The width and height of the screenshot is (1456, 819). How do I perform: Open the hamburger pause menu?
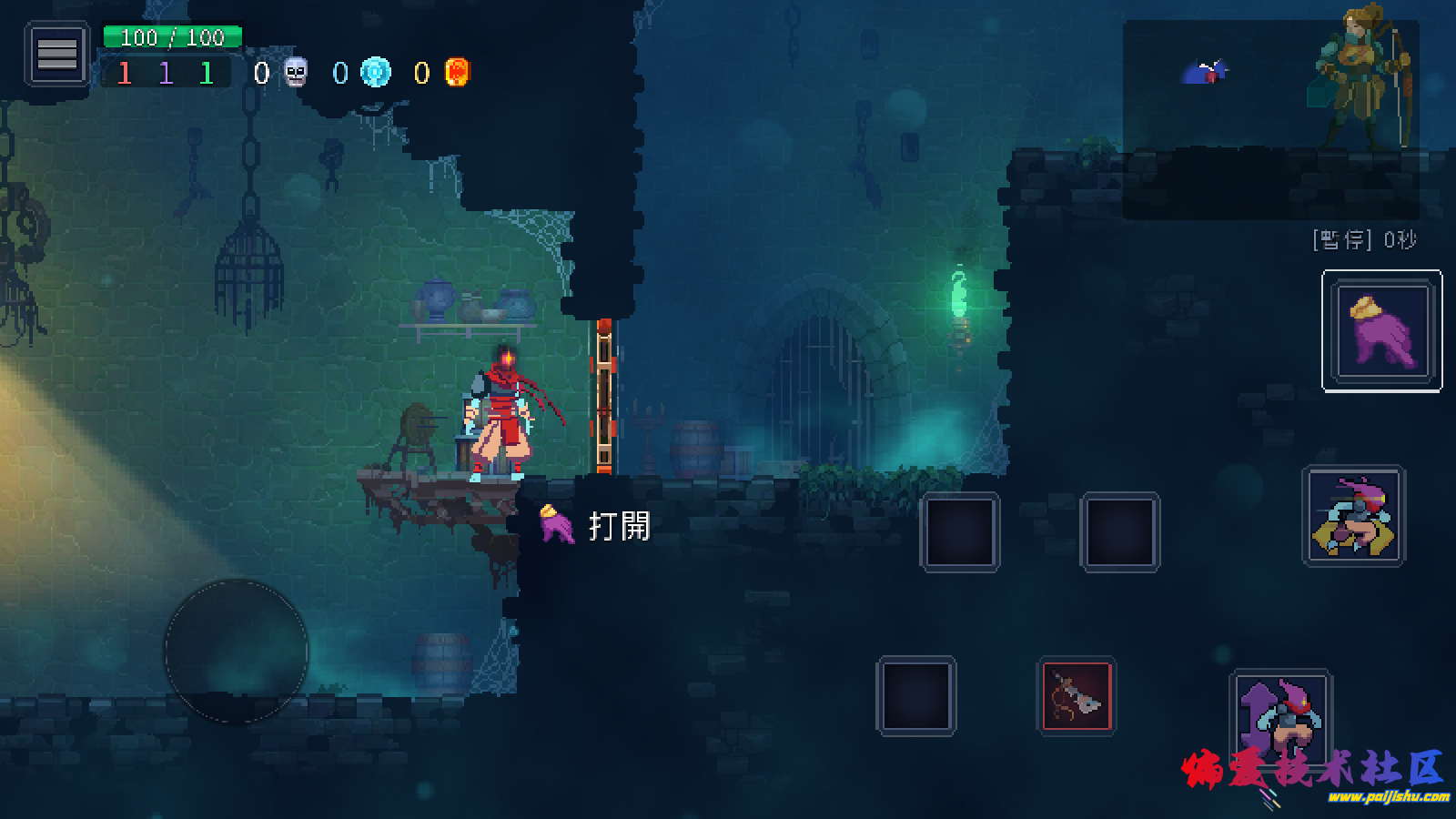56,55
